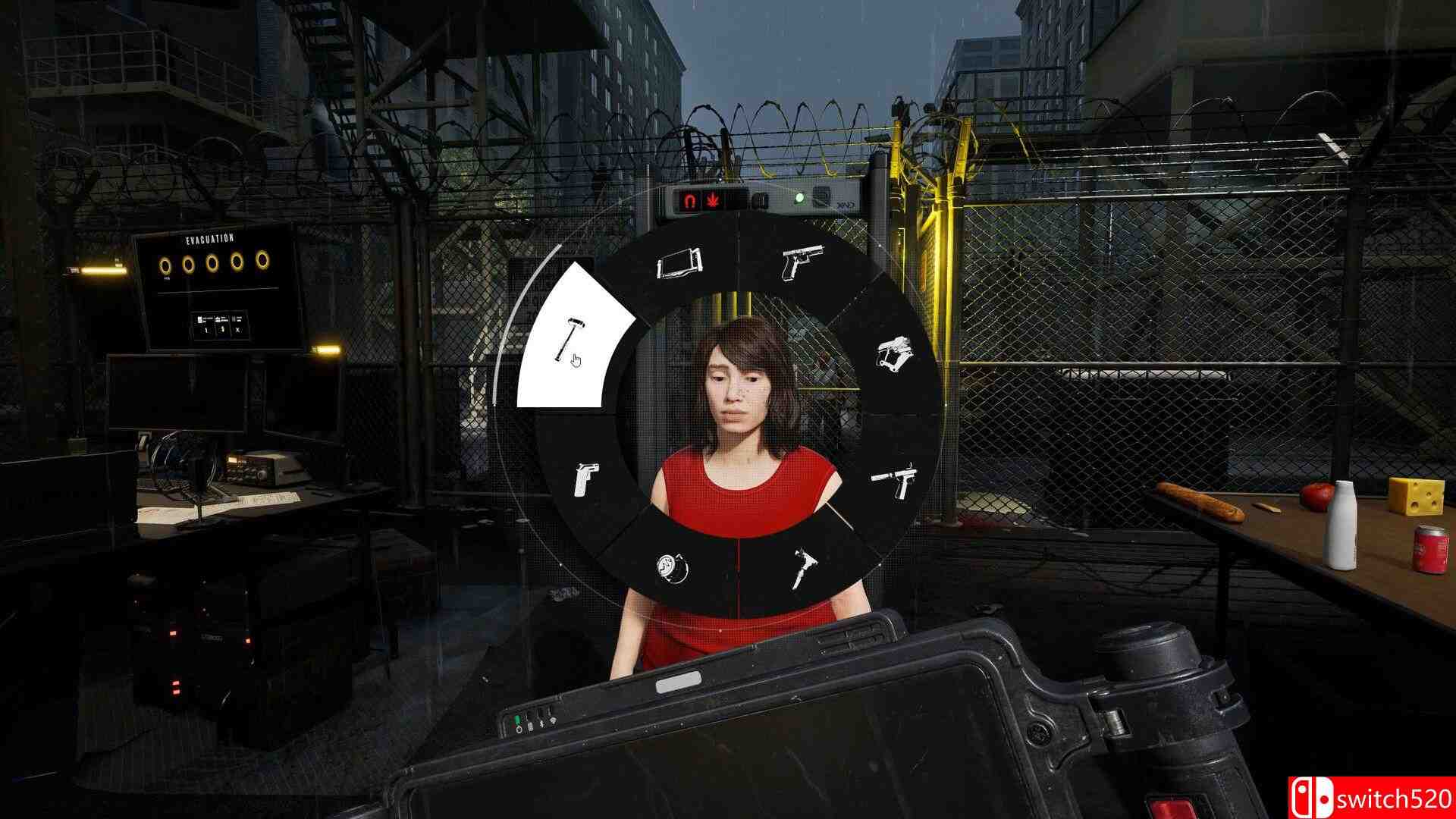1456x819 pixels.
Task: Click the magnet symbol on the metal detector display
Action: (689, 200)
